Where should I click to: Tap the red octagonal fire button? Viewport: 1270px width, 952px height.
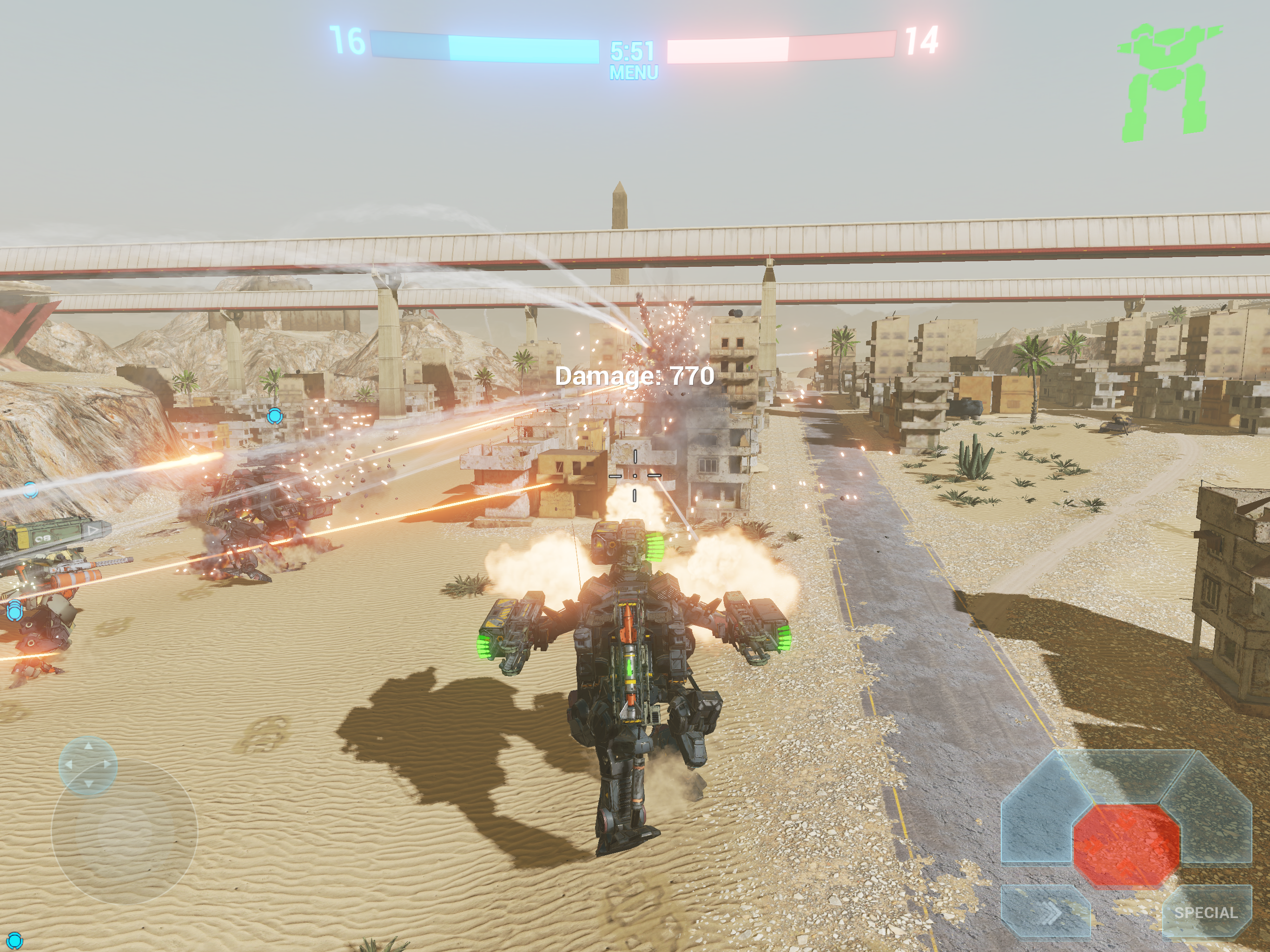pyautogui.click(x=1126, y=845)
